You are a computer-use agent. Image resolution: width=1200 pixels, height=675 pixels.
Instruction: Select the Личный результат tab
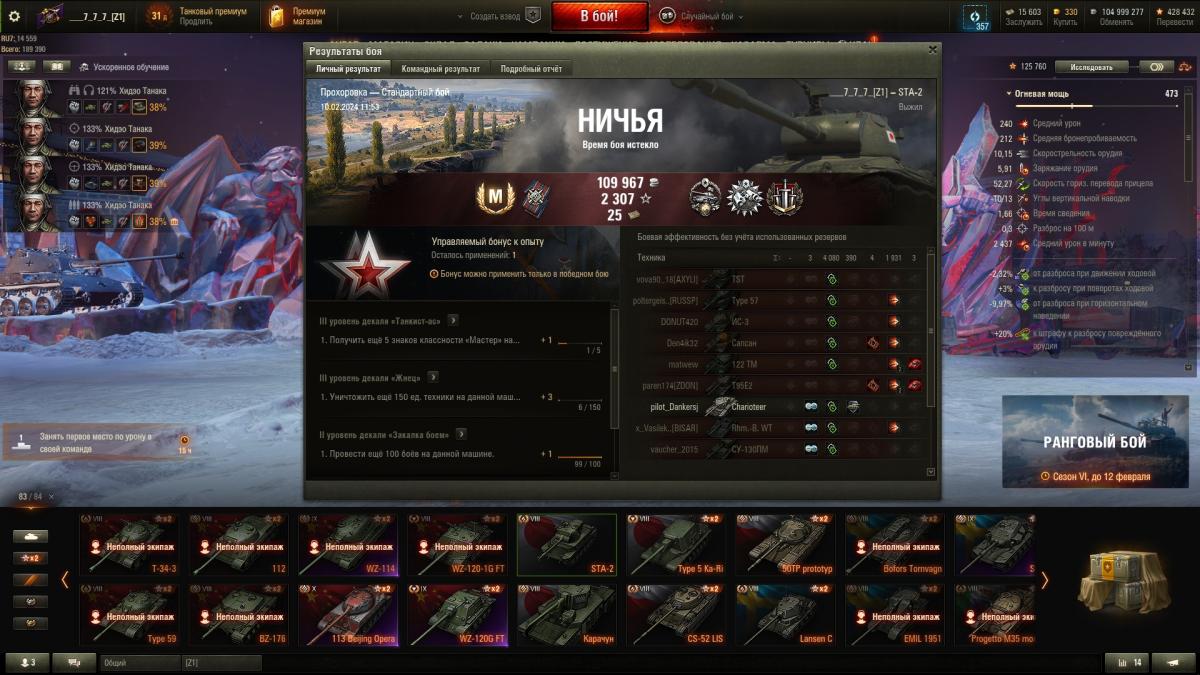[347, 69]
